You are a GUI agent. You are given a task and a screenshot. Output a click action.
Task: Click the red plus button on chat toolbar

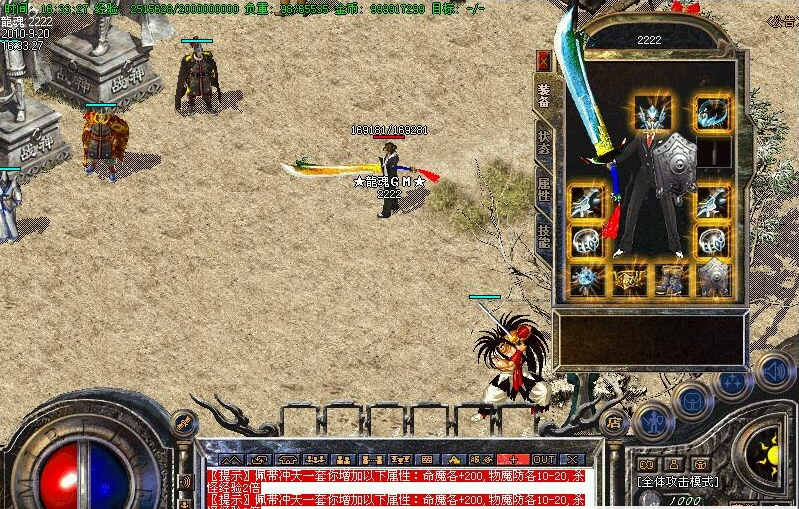512,459
